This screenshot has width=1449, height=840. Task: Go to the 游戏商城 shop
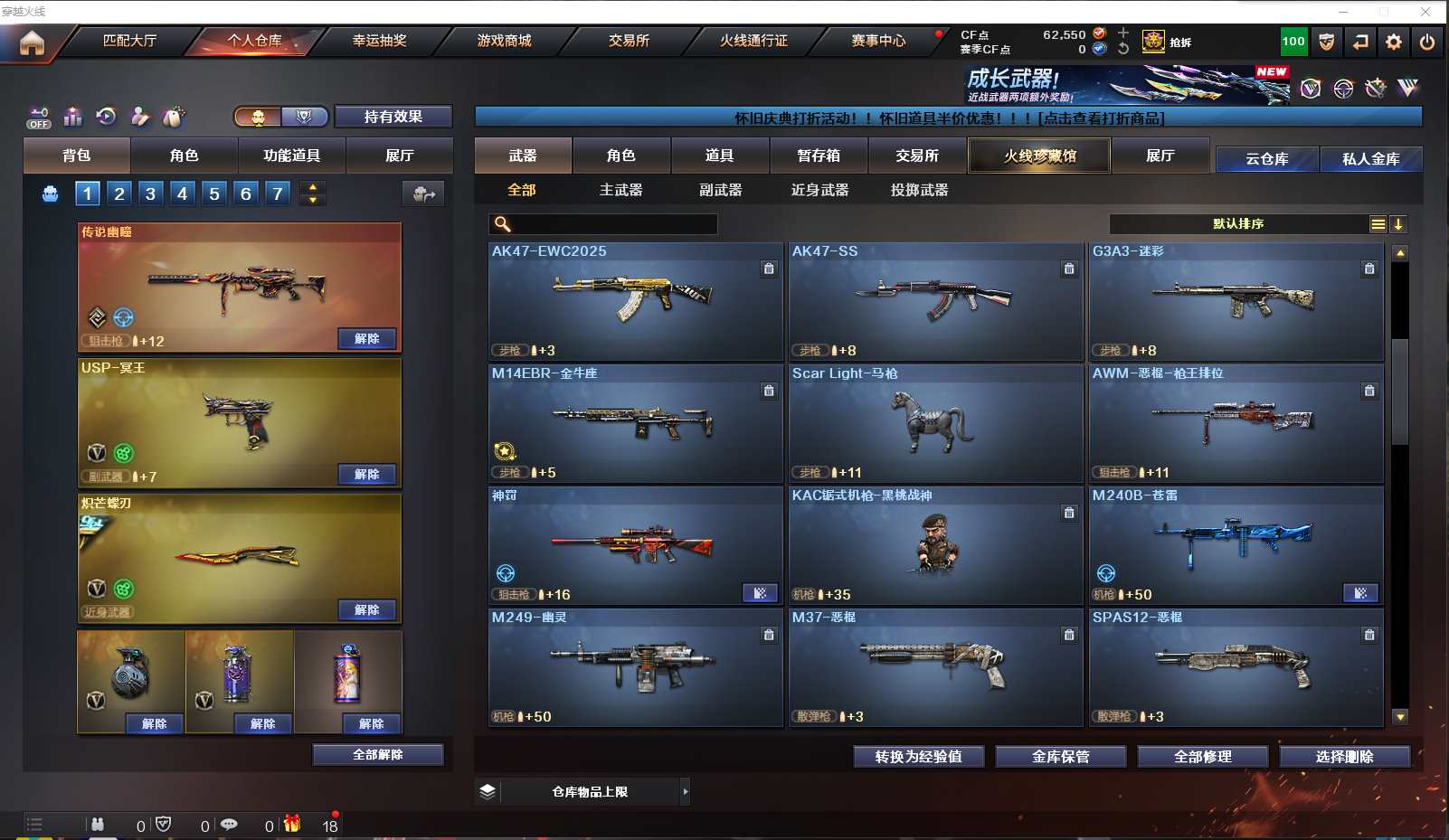point(504,41)
